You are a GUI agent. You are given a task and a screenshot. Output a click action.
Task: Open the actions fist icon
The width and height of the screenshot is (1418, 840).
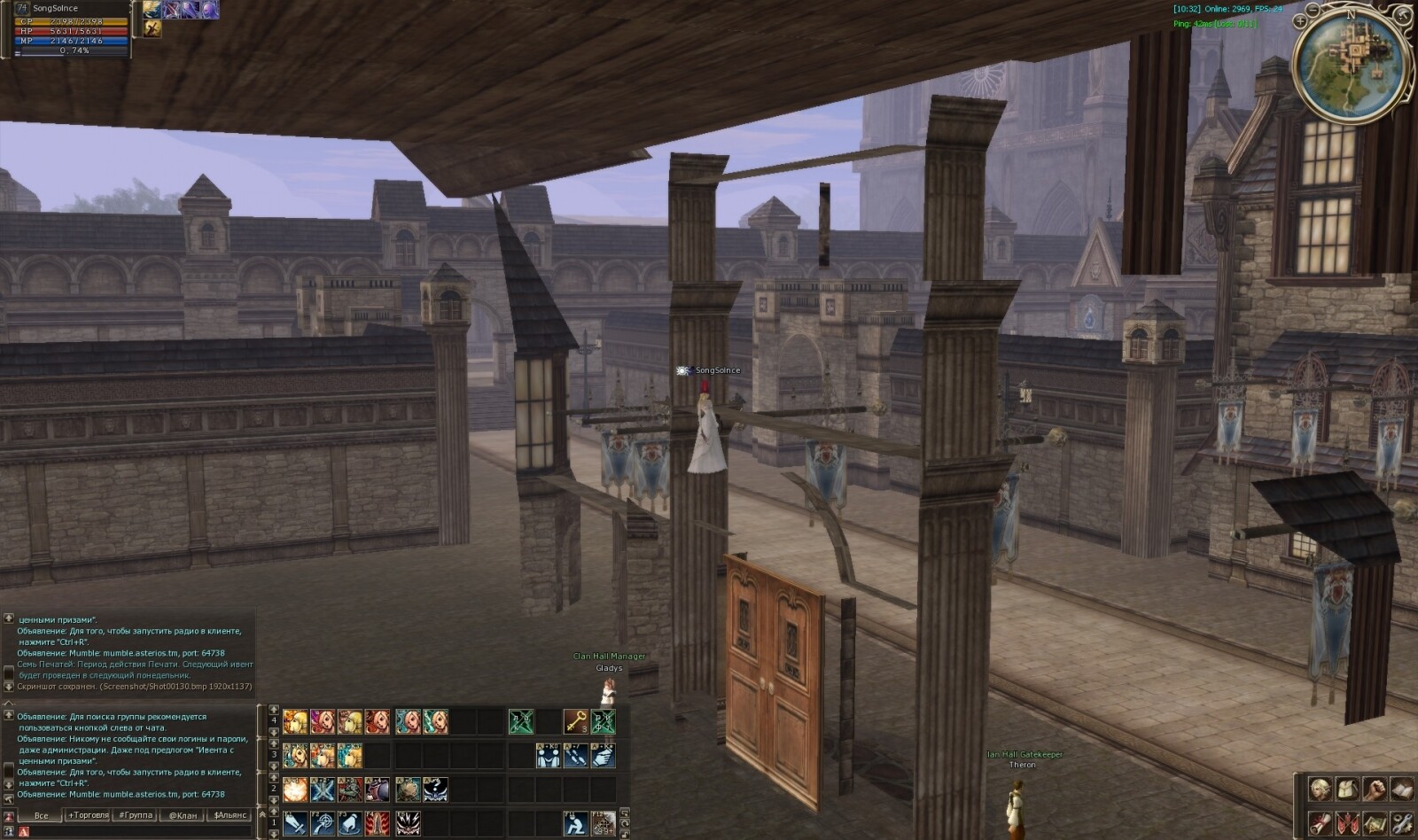1375,789
